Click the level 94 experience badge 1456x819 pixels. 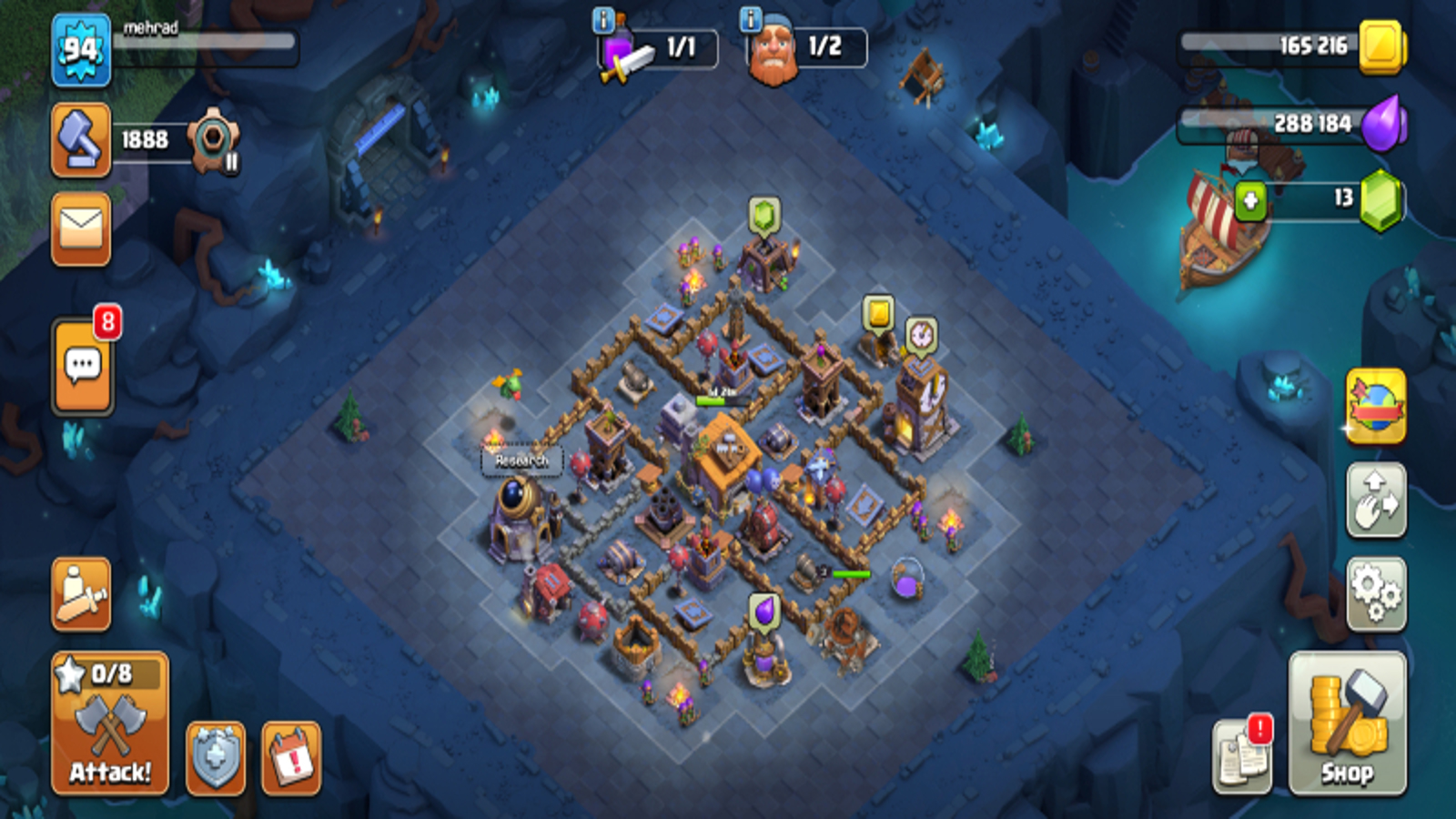pyautogui.click(x=81, y=50)
